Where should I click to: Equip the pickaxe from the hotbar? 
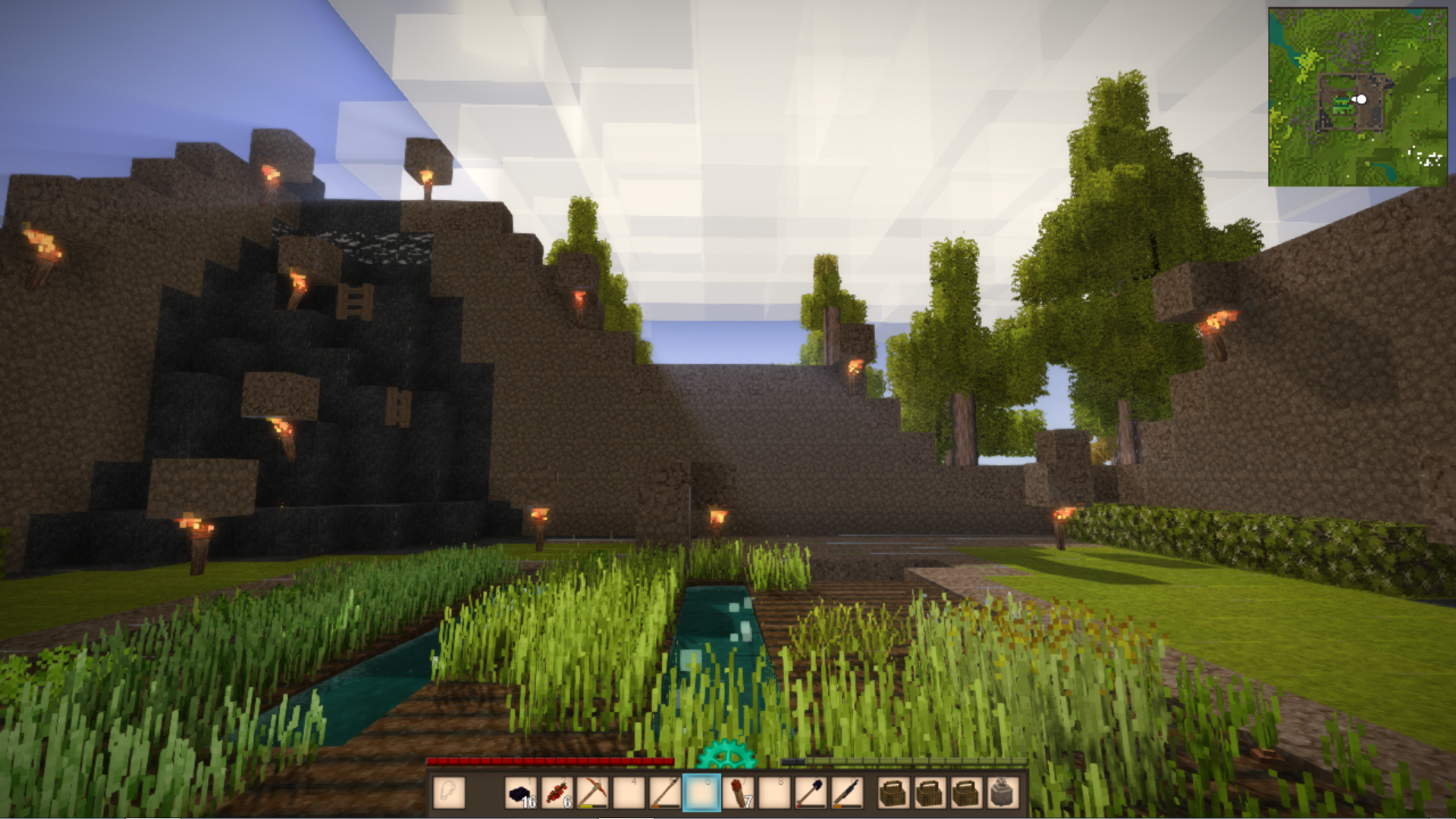point(592,793)
